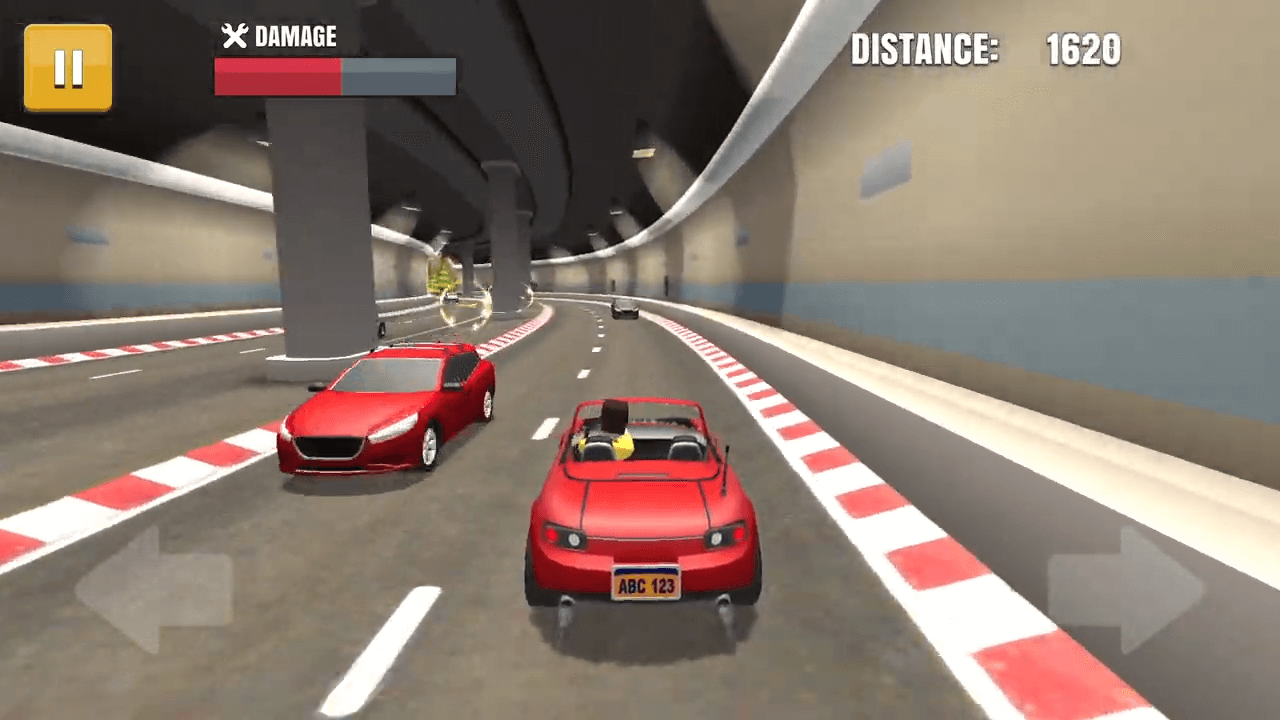Pause the game with the yellow button

click(x=68, y=68)
